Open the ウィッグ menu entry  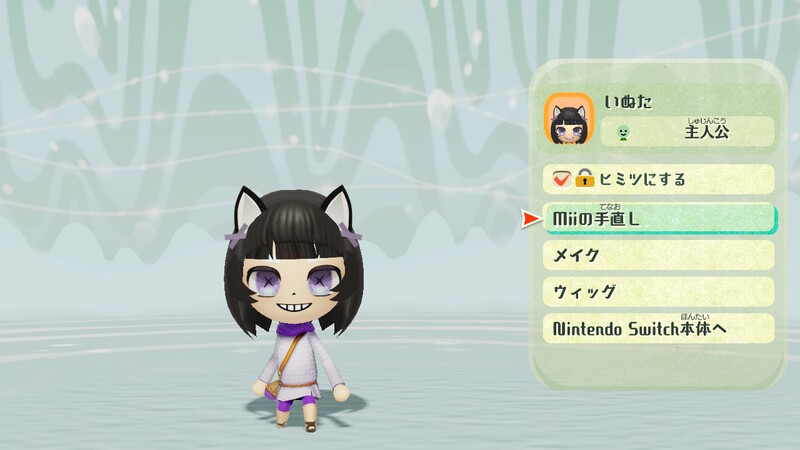[x=658, y=292]
